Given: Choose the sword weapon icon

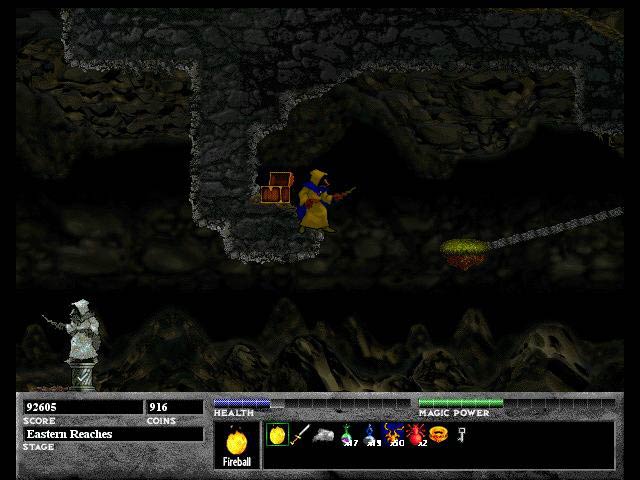Looking at the screenshot, I should [301, 435].
